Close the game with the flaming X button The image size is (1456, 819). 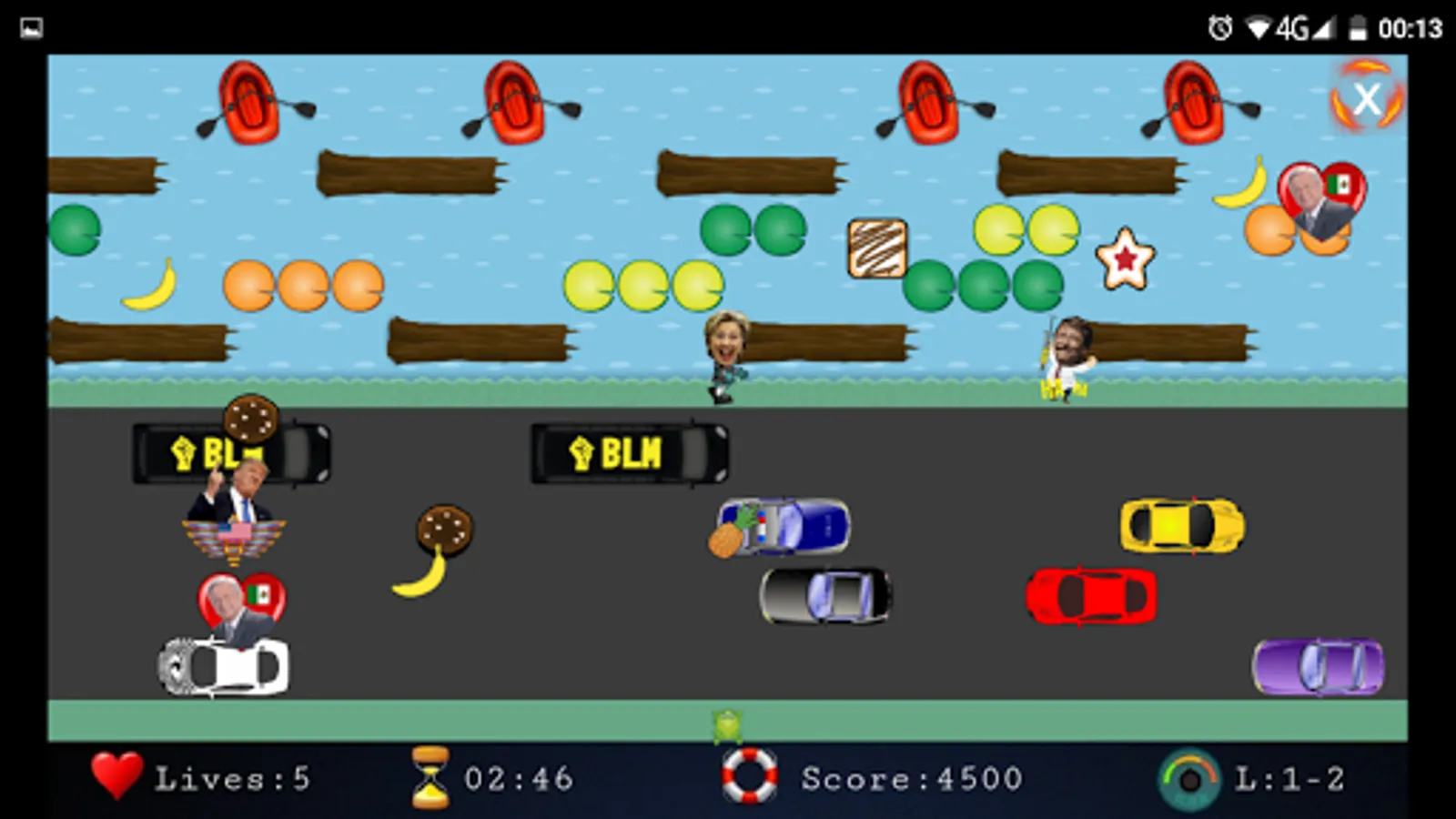[x=1364, y=100]
